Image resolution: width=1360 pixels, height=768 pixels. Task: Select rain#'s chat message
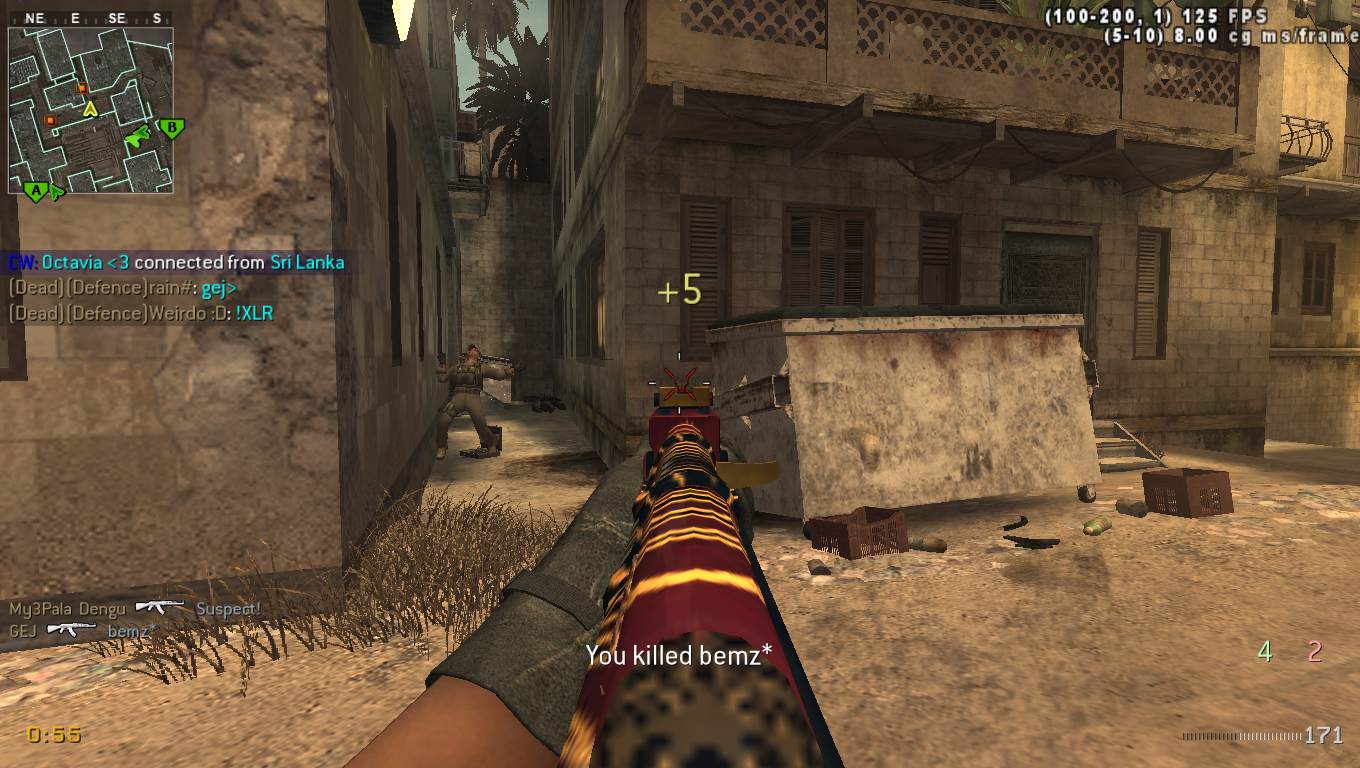(122, 288)
